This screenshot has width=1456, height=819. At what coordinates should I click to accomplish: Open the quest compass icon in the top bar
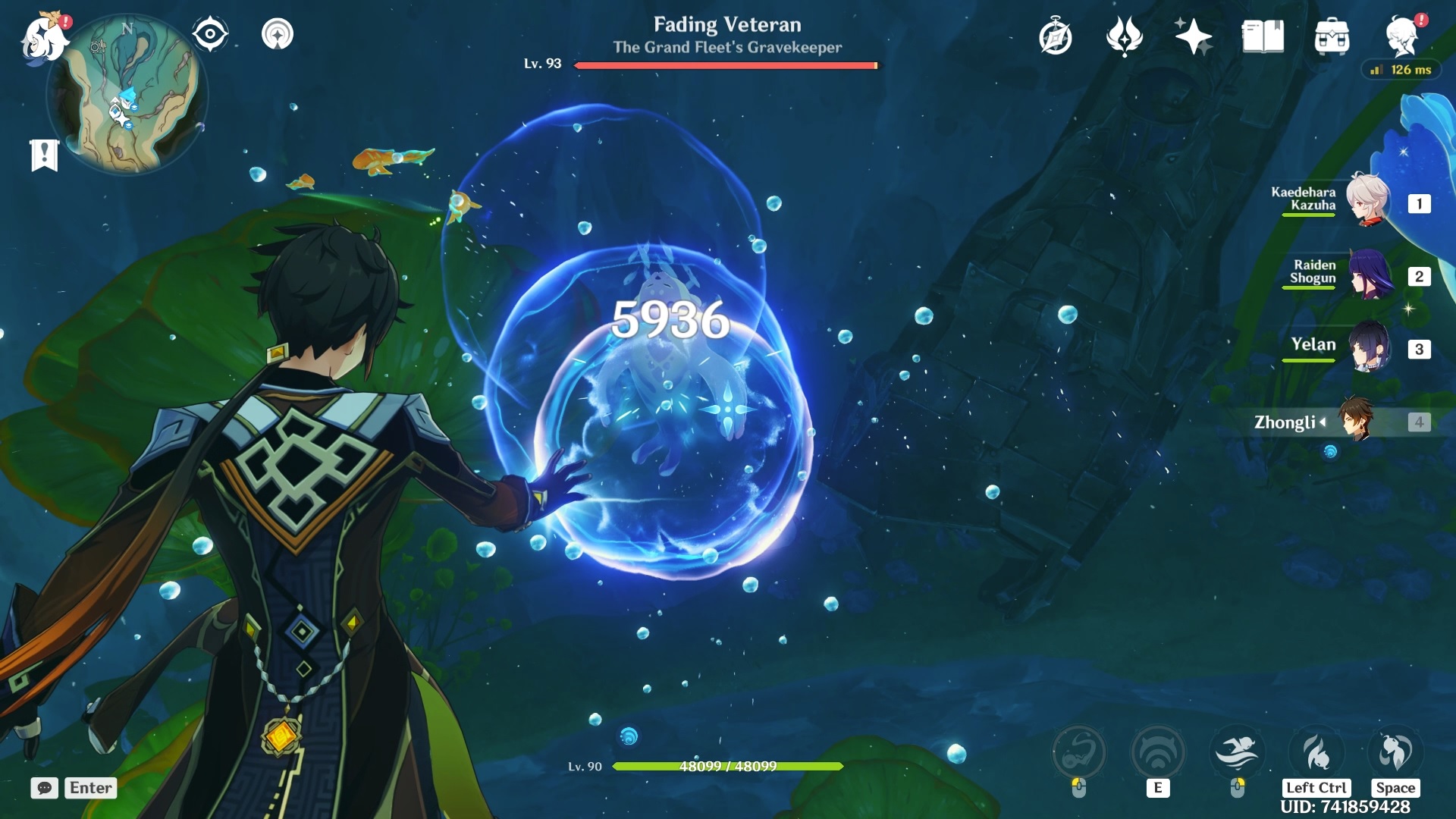(x=1057, y=34)
